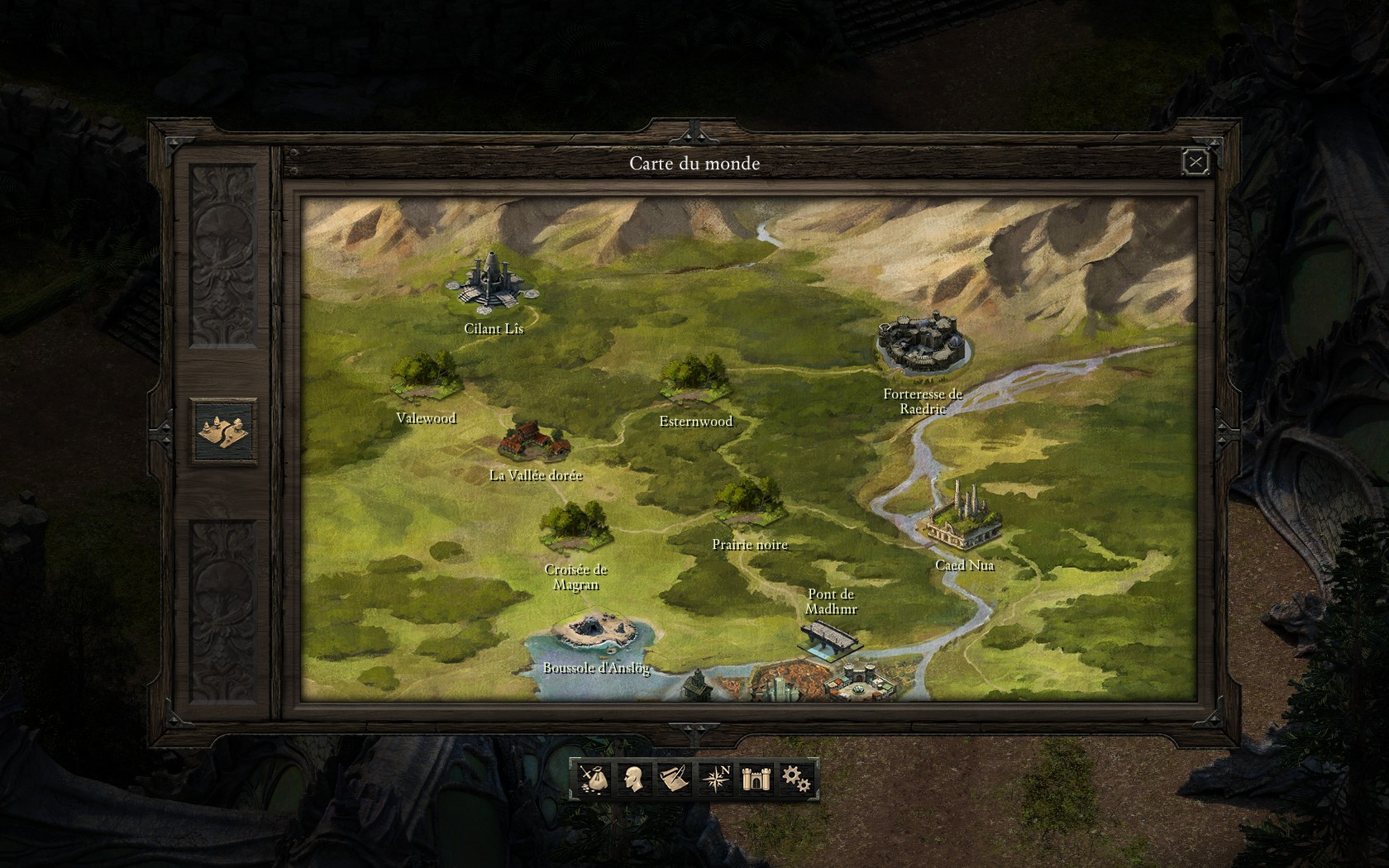Pick the Esternwood forest location
The width and height of the screenshot is (1389, 868).
694,379
